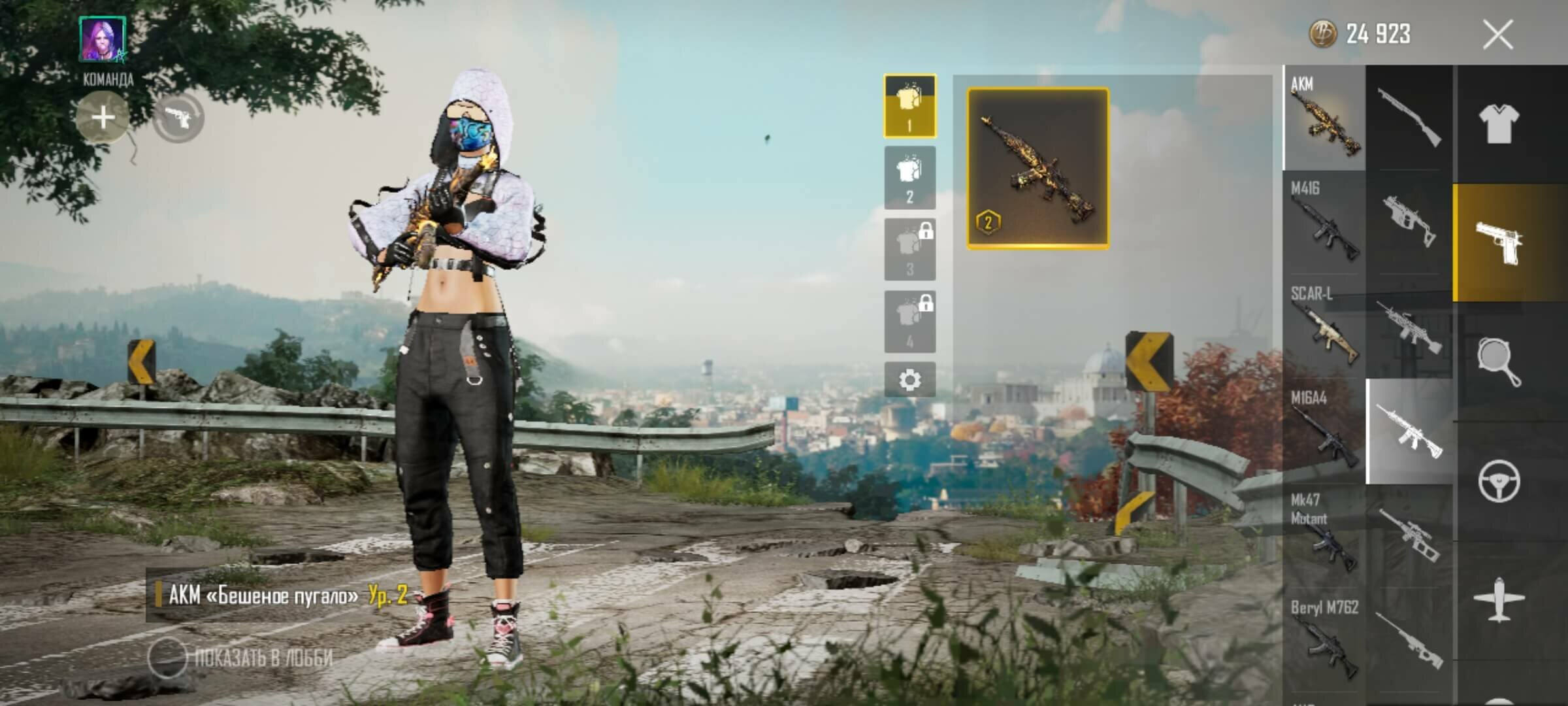Switch to the clothing T-shirt tab

tap(1498, 124)
